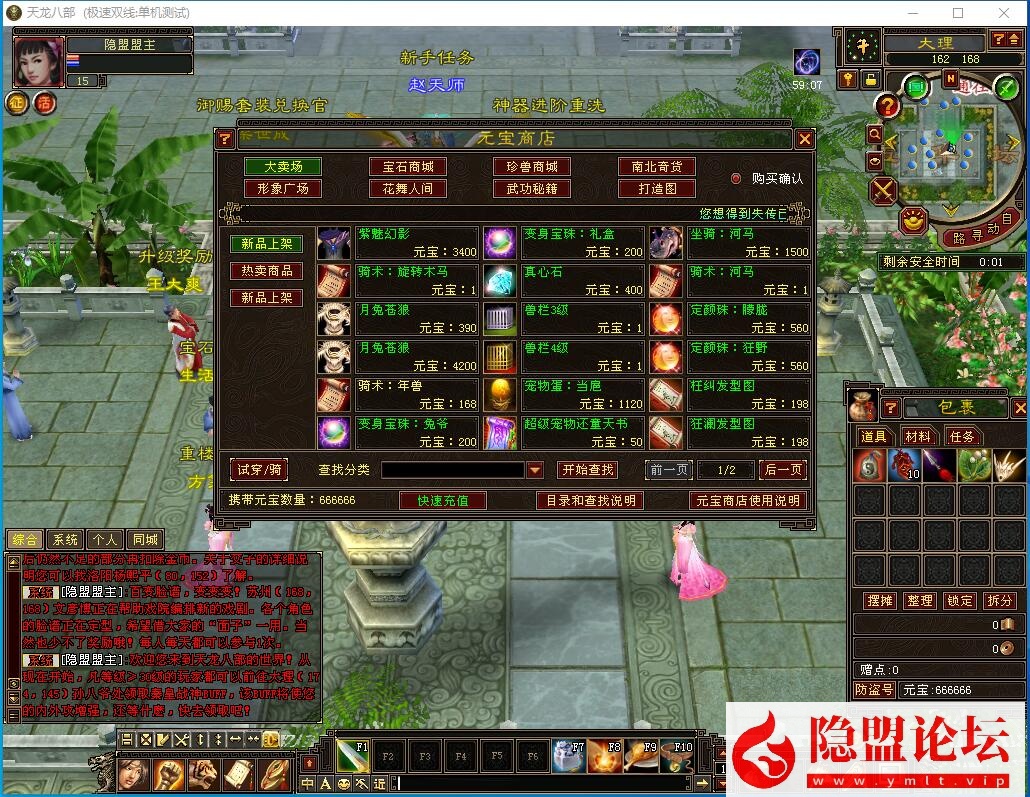Image resolution: width=1030 pixels, height=797 pixels.
Task: Close the 元宝商店 shop window
Action: pos(804,139)
